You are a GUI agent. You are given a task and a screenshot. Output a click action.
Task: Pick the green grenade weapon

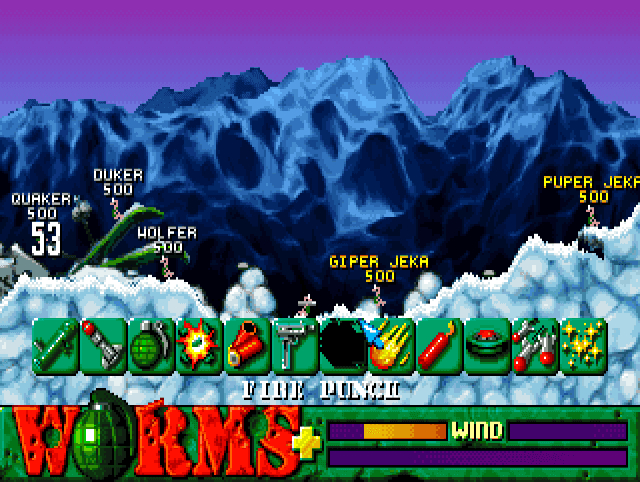151,343
